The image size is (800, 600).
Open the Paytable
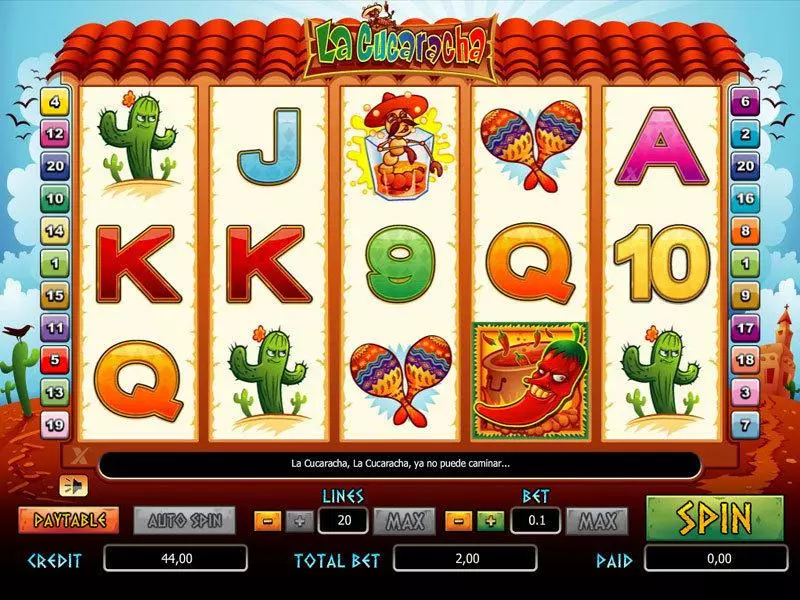(68, 520)
